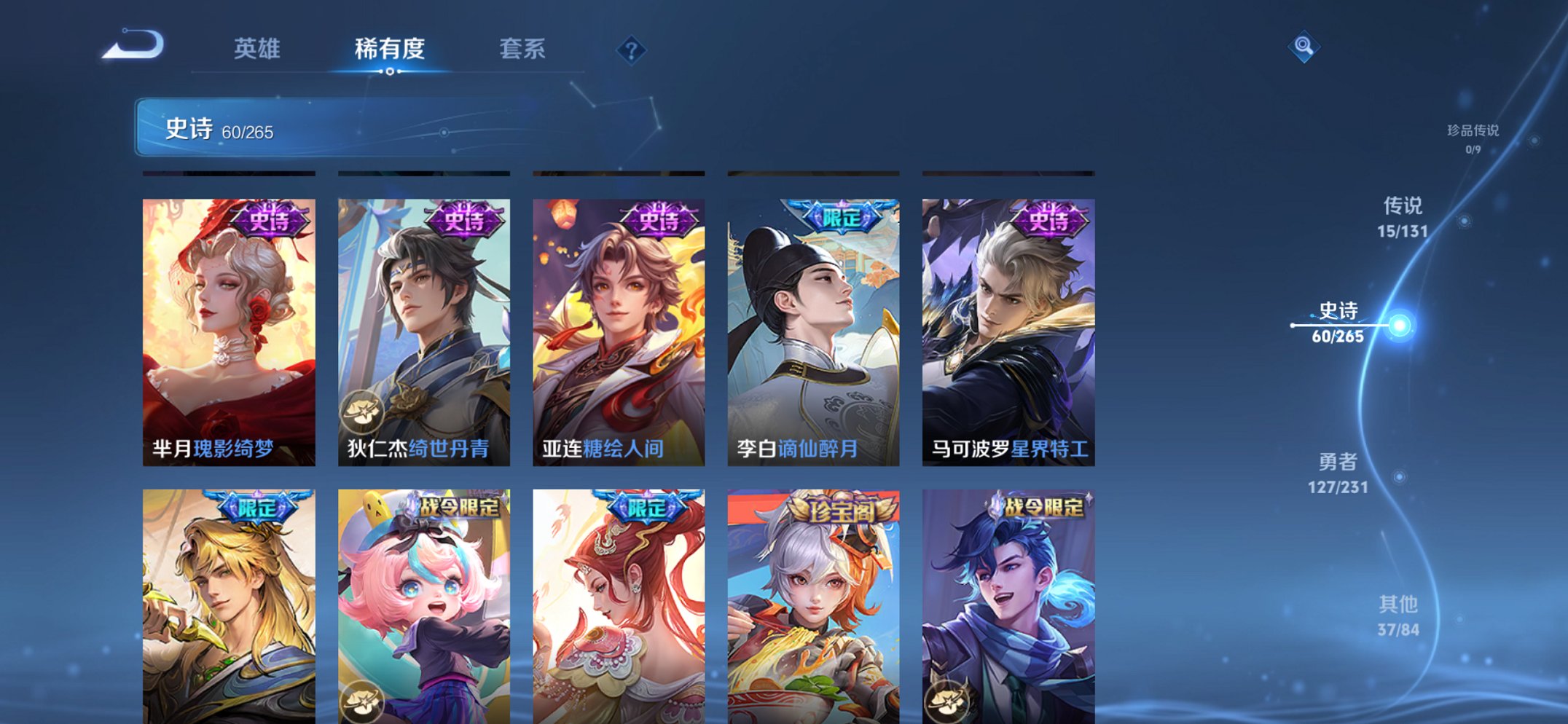This screenshot has height=724, width=1568.
Task: Switch to the 英雄 tab
Action: tap(259, 50)
